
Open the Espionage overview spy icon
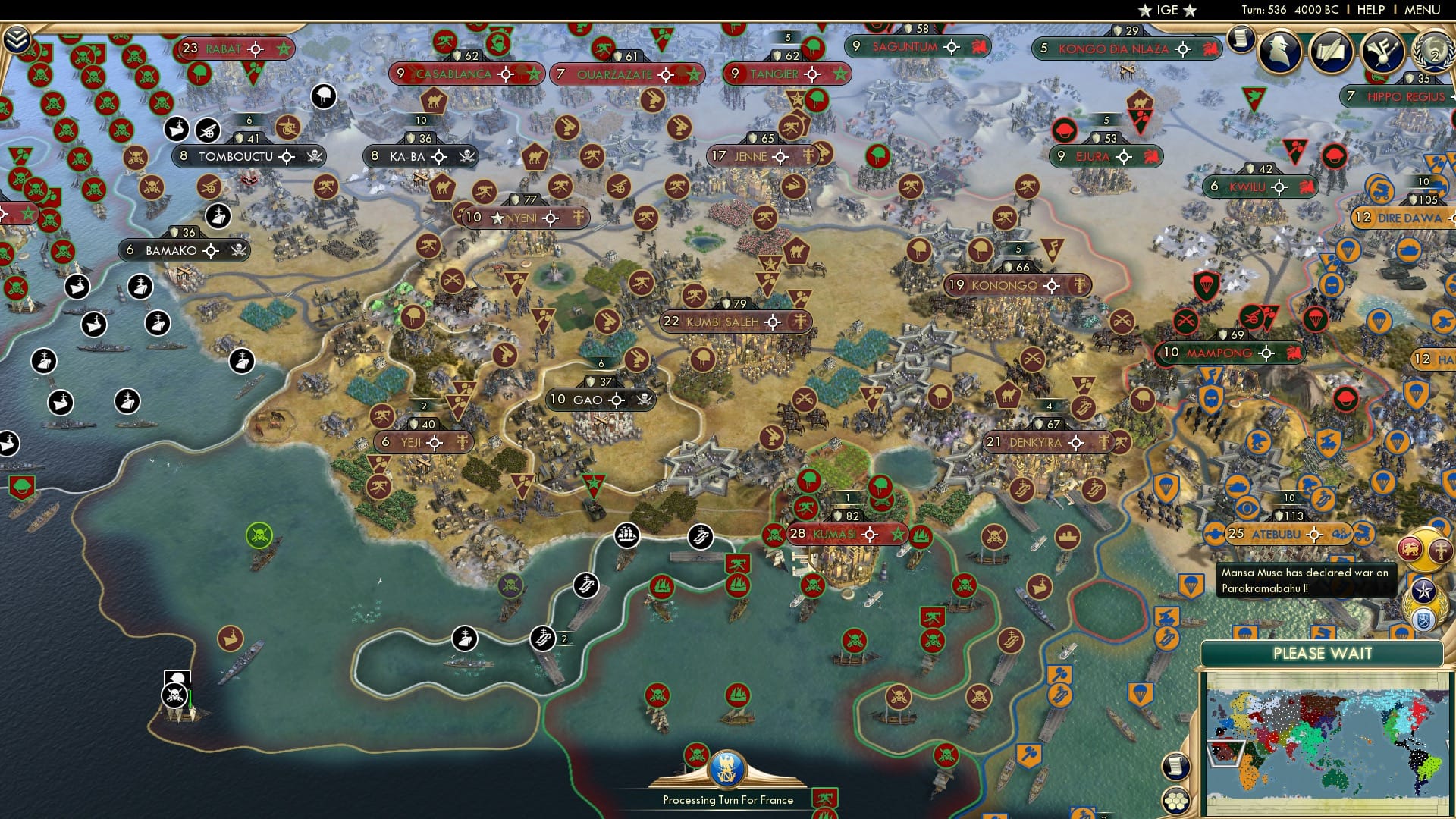click(1280, 52)
